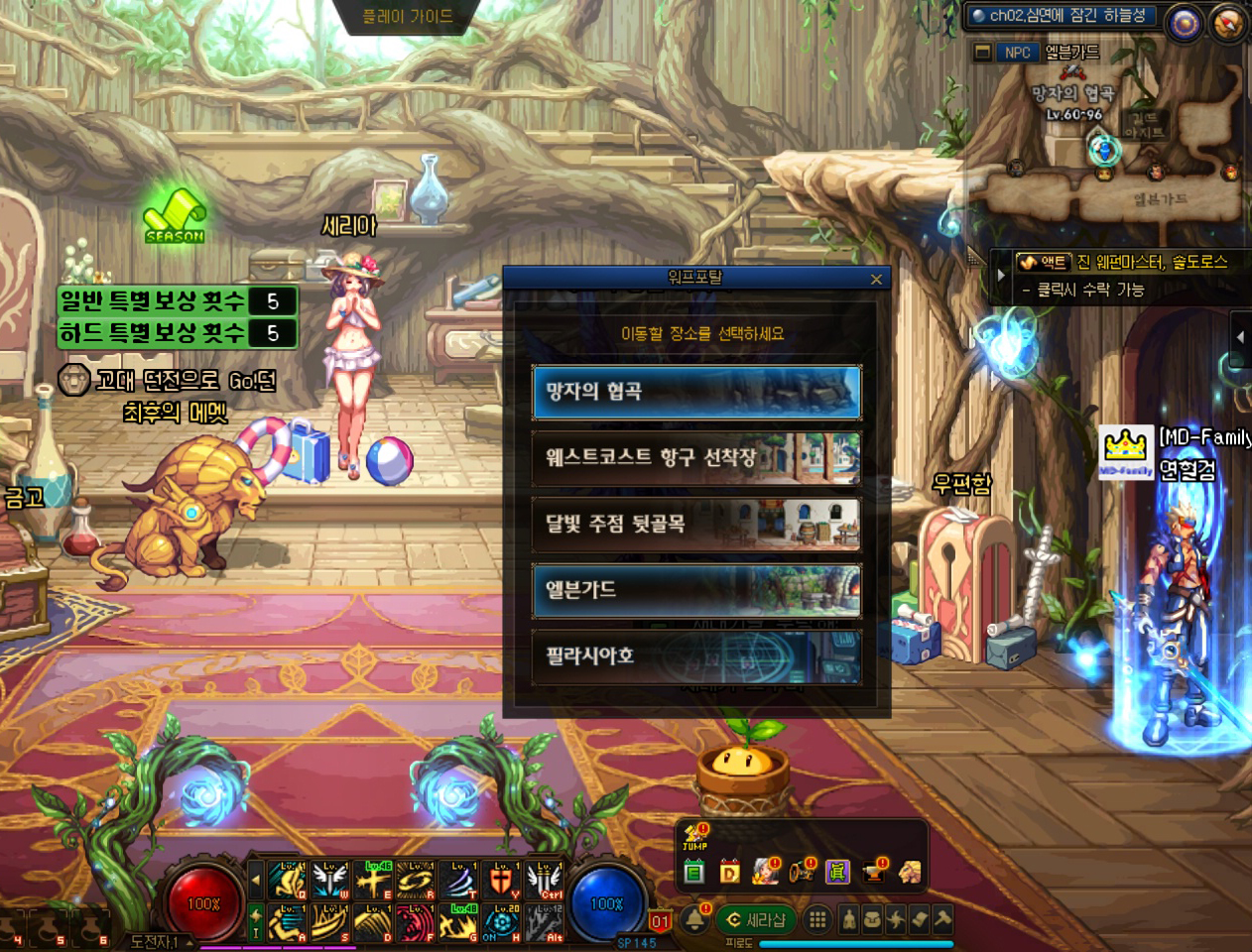The width and height of the screenshot is (1252, 952).
Task: Close the 워프포탈 window
Action: 876,280
